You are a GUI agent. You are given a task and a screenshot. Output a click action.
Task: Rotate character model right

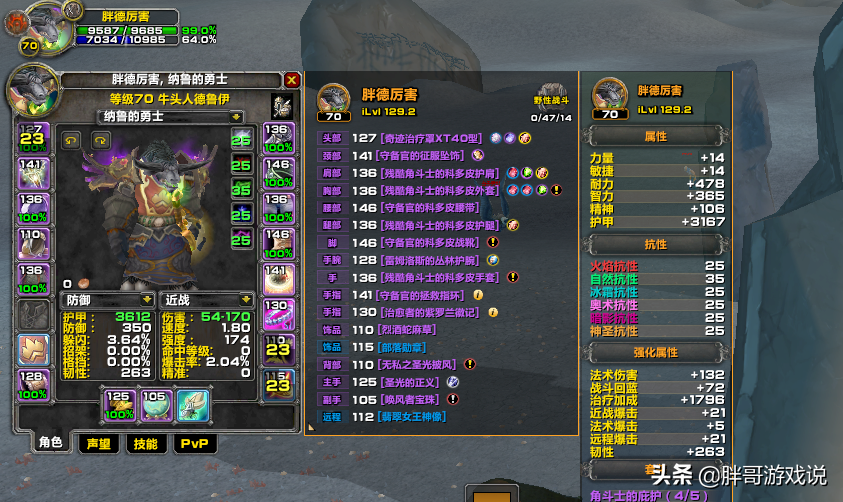[100, 140]
